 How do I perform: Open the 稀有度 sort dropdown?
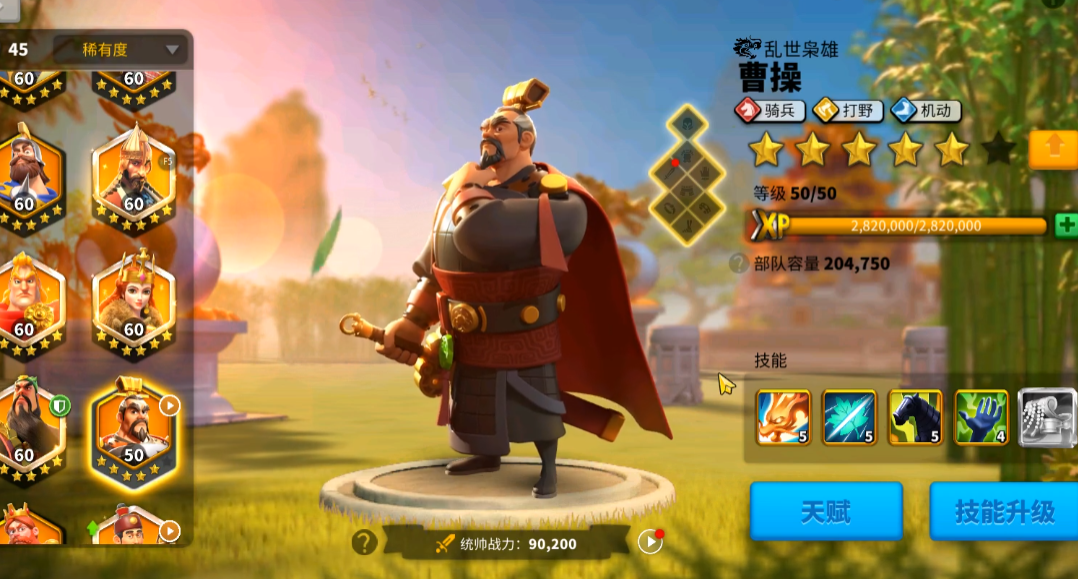120,49
